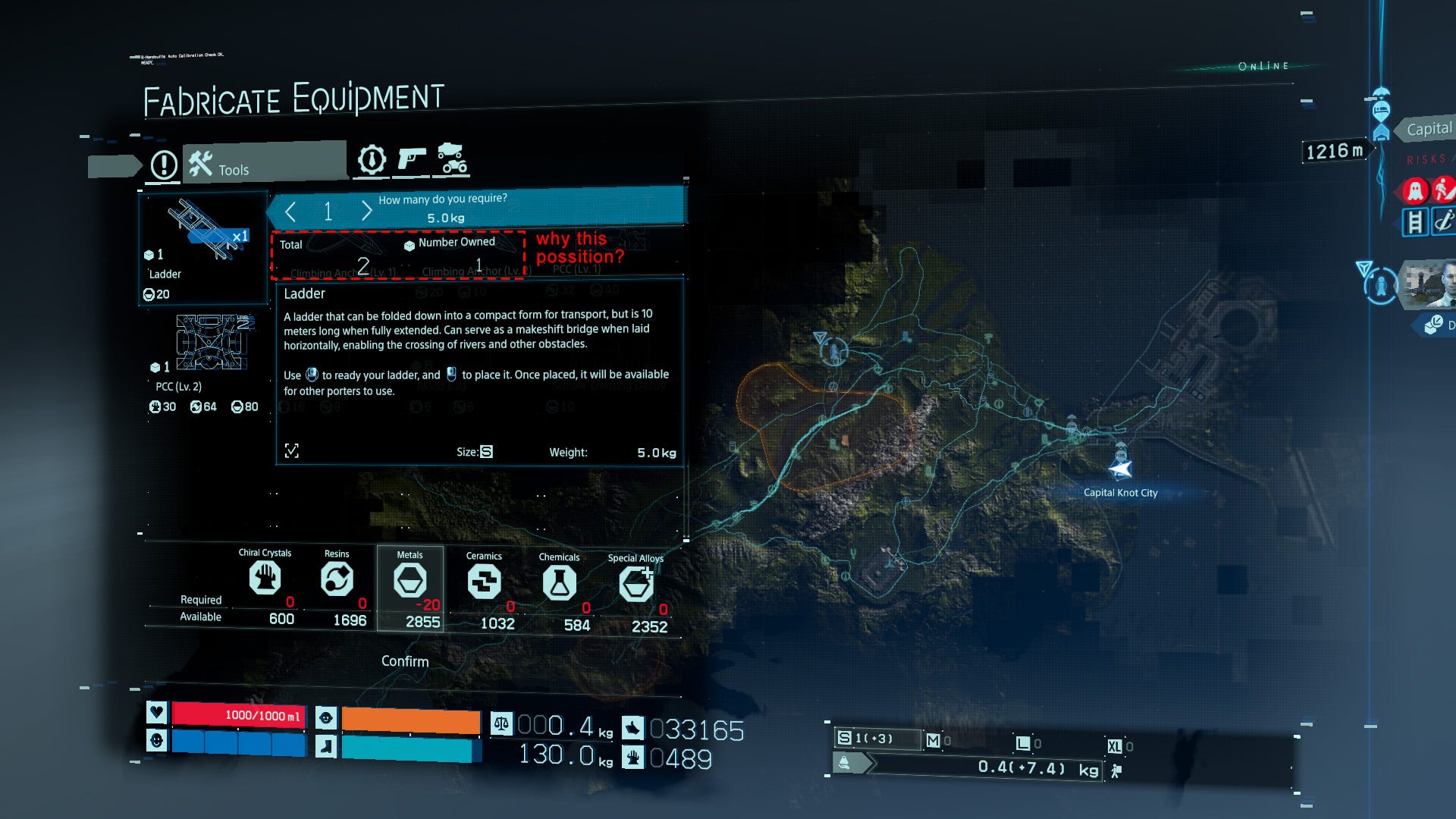This screenshot has height=819, width=1456.
Task: Select the Resins resource icon
Action: 337,580
